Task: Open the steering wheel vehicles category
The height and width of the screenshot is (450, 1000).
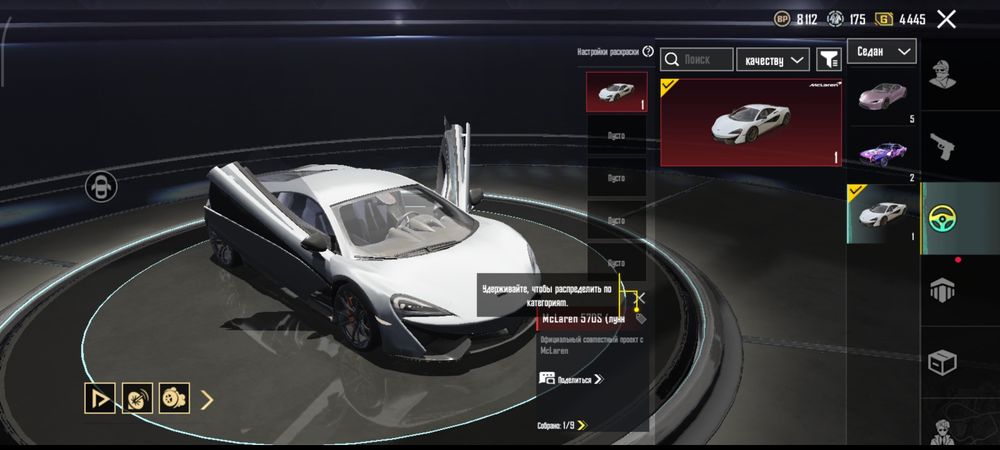Action: pyautogui.click(x=941, y=218)
